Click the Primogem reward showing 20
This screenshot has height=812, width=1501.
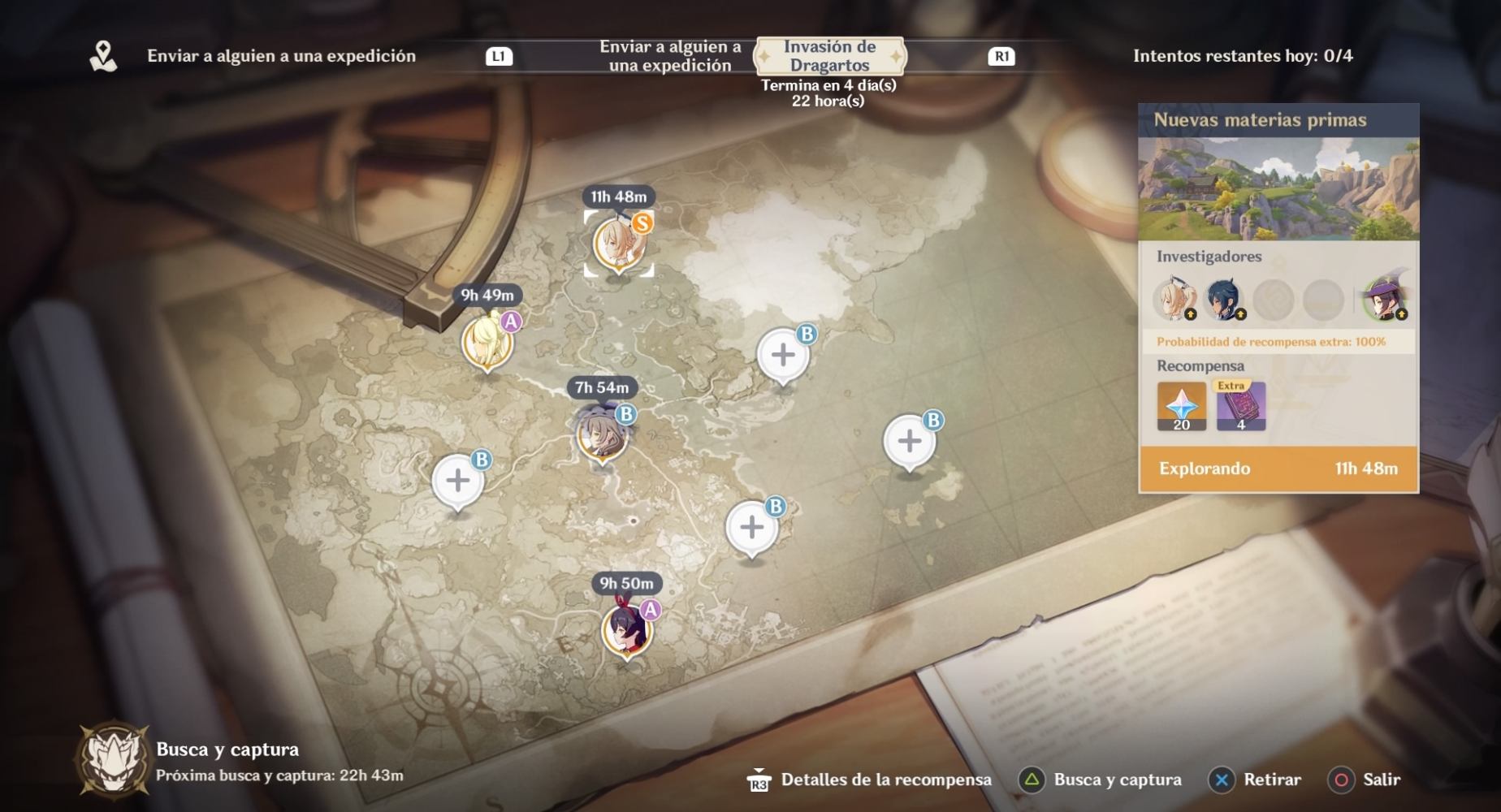coord(1183,407)
